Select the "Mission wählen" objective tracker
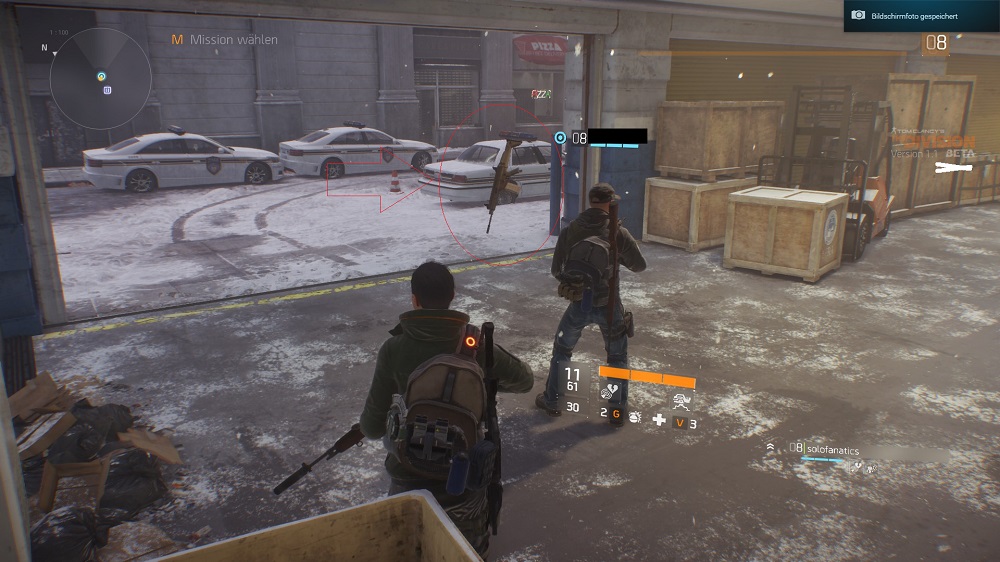 225,40
